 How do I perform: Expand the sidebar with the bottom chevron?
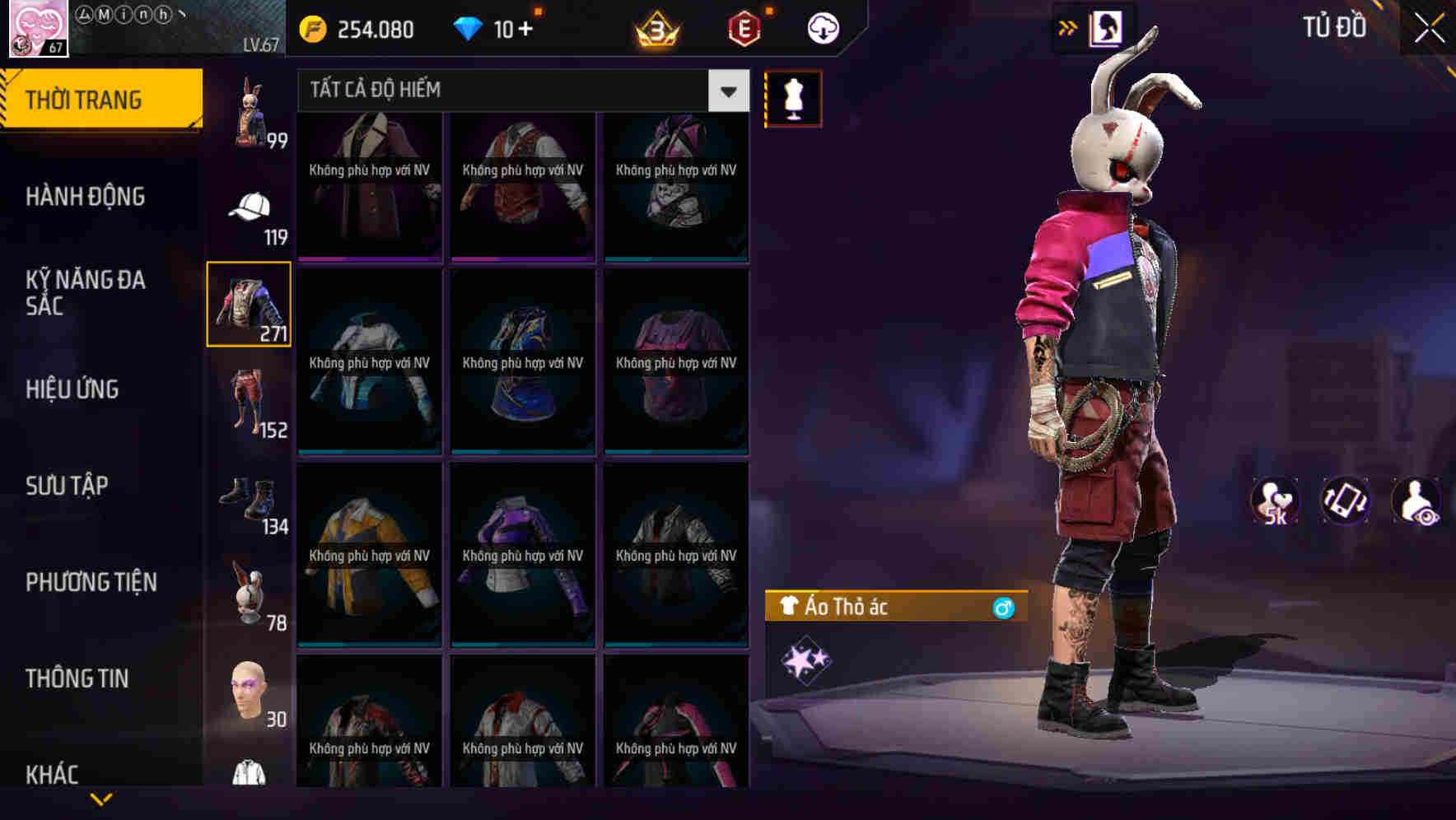(101, 797)
